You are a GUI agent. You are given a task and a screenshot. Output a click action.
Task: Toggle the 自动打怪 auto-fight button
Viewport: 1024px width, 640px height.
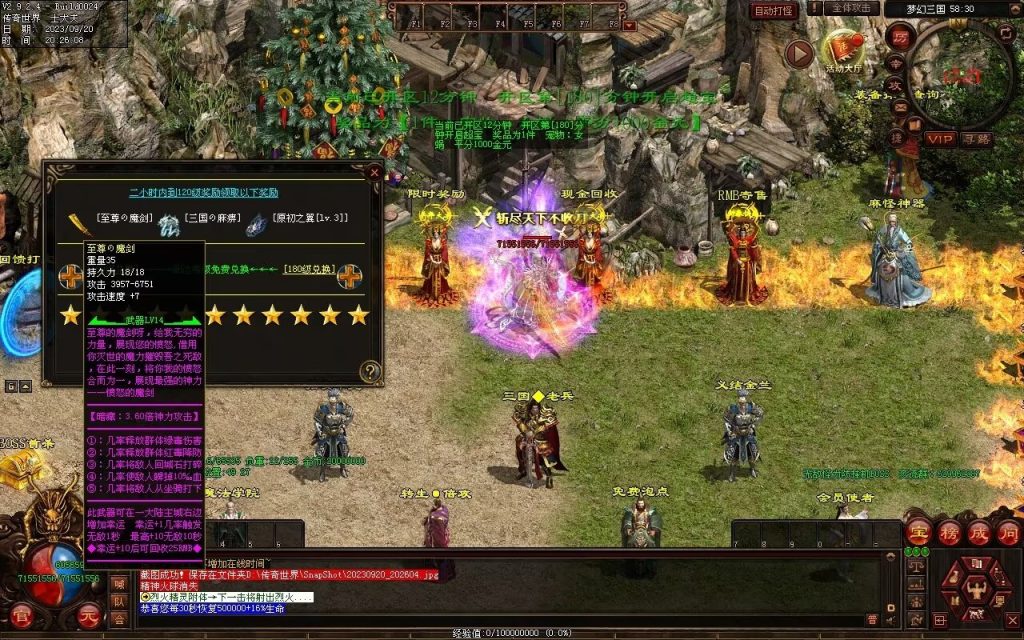[774, 10]
